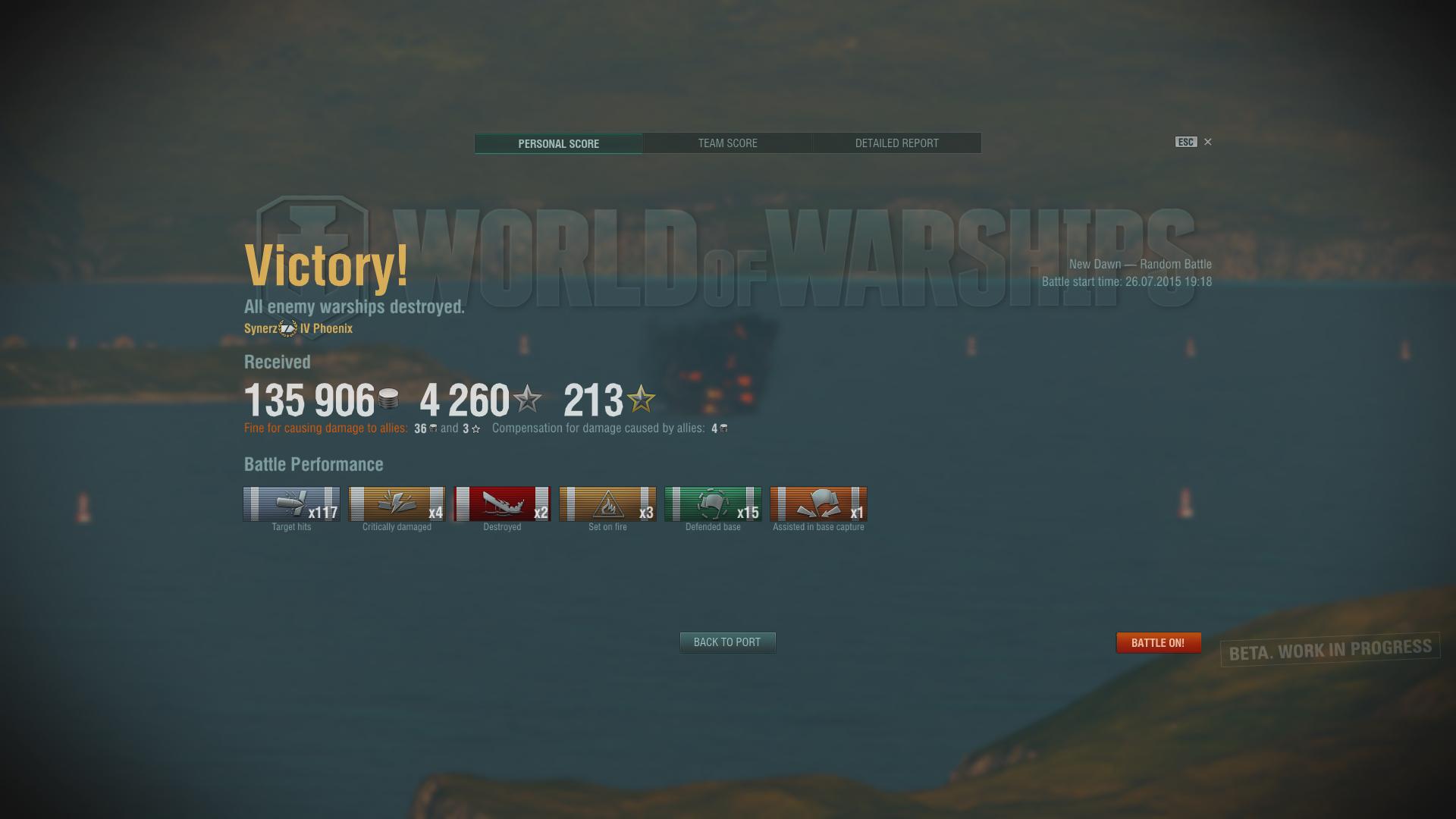Switch to the Team Score tab
Screen dimensions: 1456x819
(727, 143)
